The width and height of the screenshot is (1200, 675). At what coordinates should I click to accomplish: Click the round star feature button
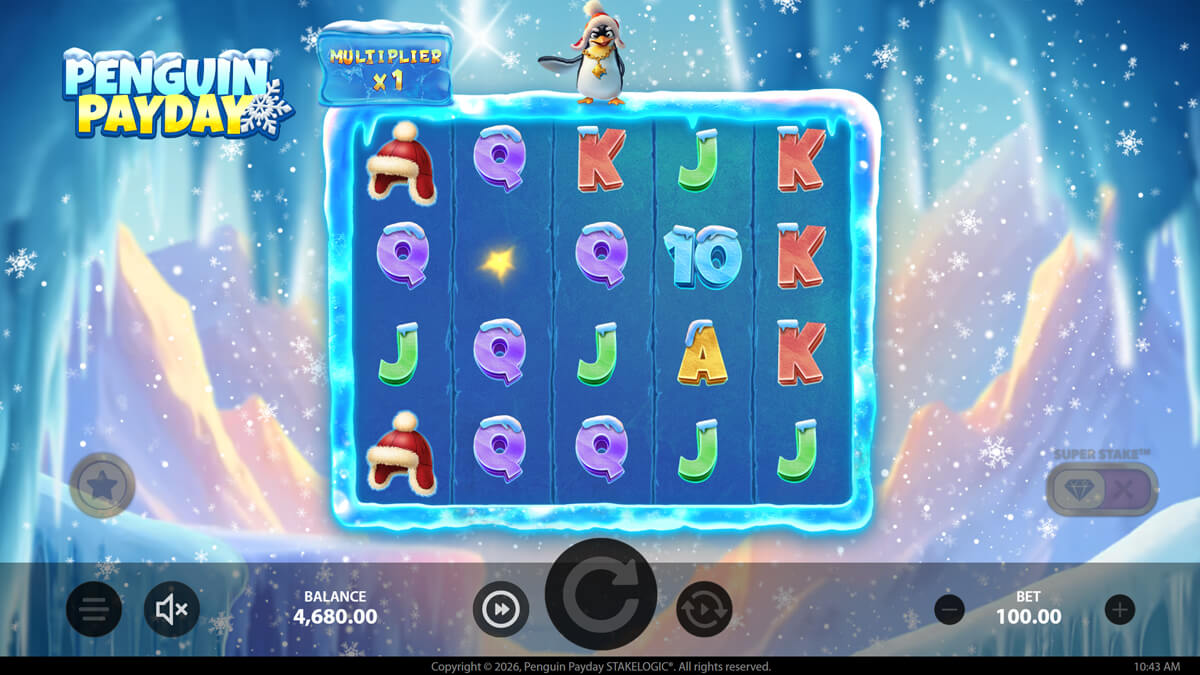[x=102, y=486]
